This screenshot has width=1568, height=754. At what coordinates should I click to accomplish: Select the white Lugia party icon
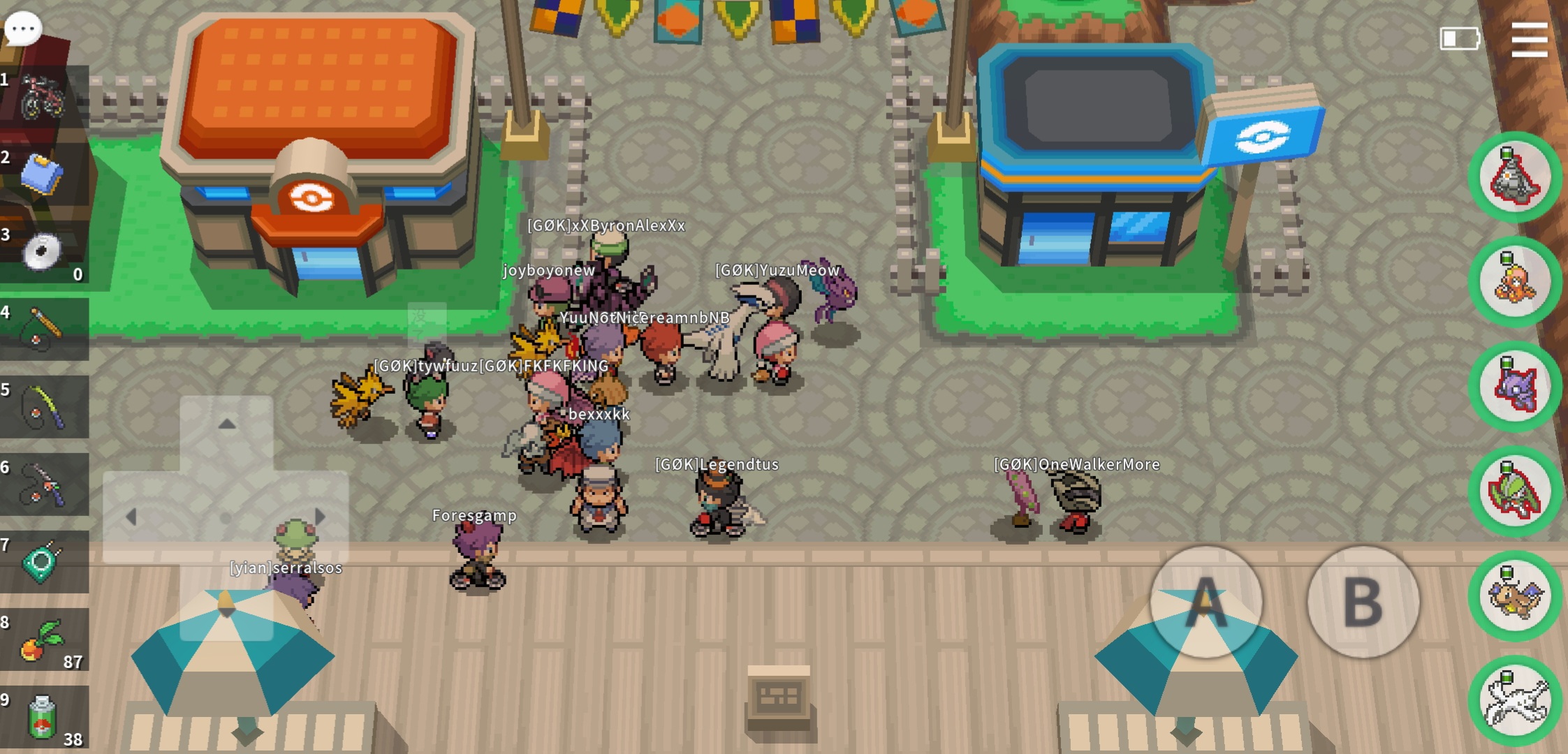coord(1514,701)
